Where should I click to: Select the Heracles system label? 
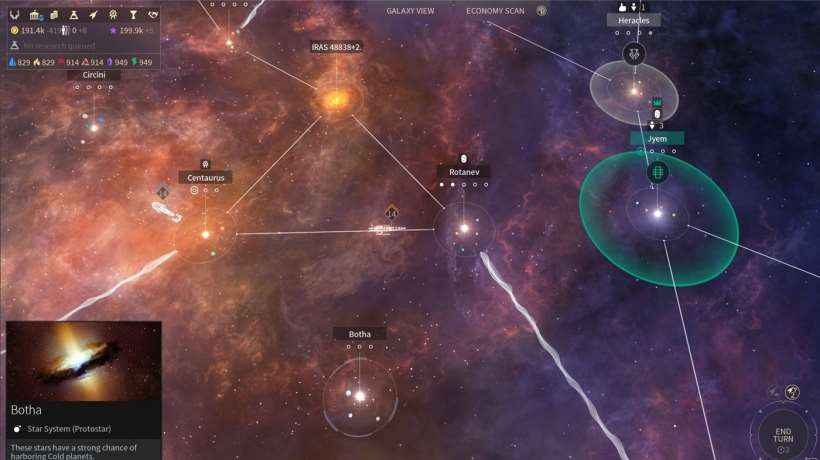(x=633, y=20)
